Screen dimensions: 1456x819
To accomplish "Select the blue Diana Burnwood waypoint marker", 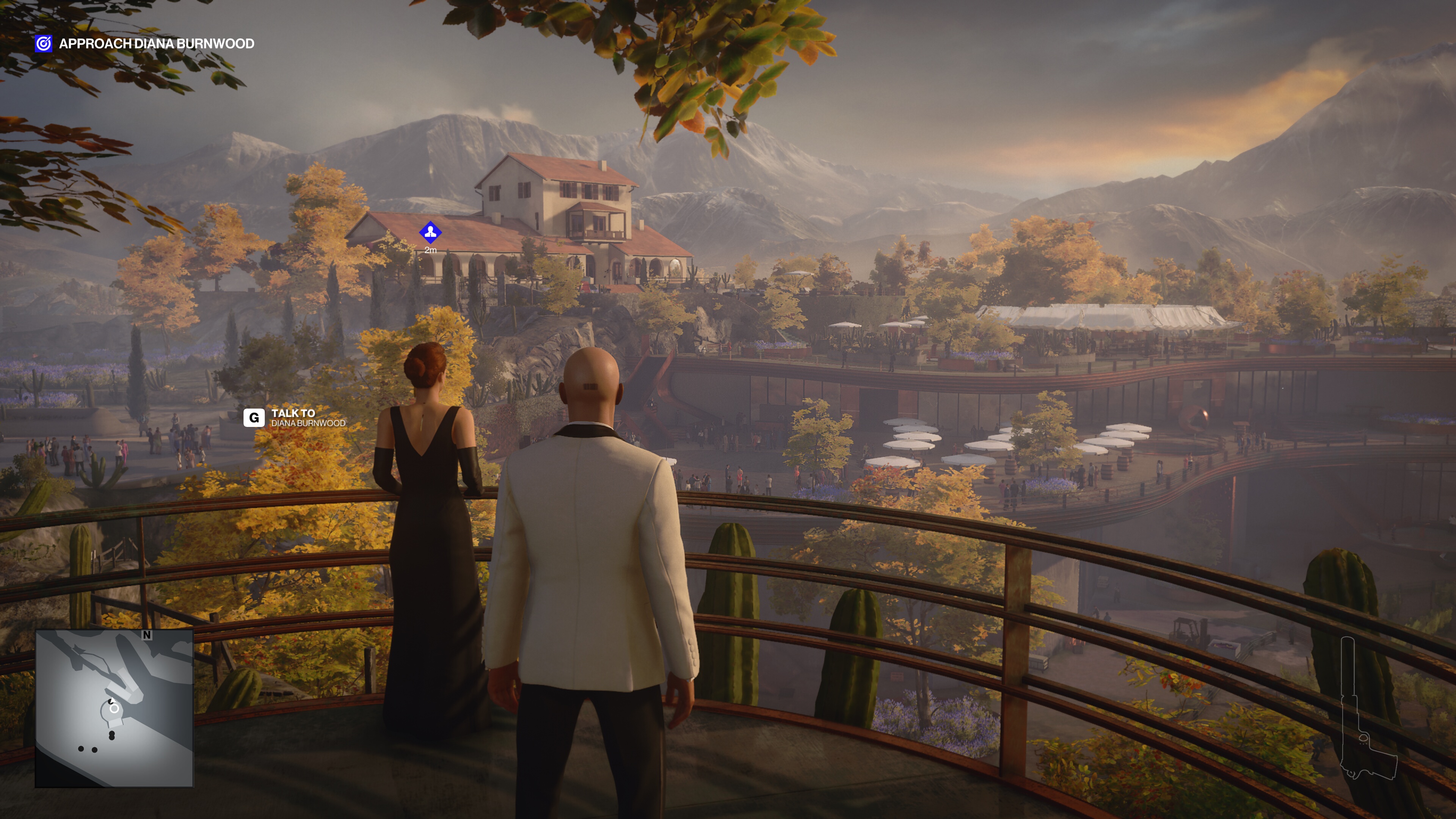I will 430,232.
